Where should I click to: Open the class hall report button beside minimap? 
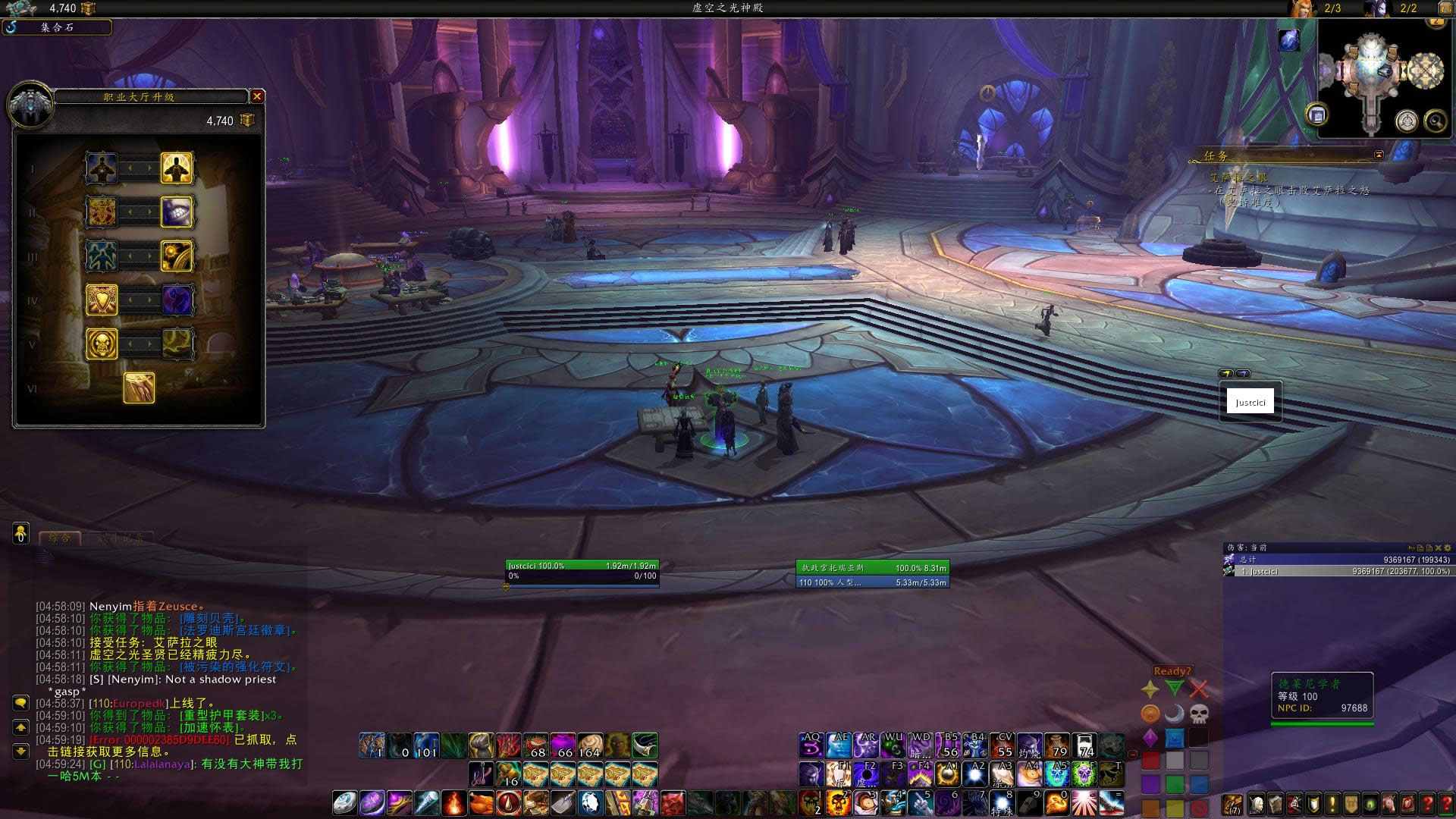coord(1316,115)
